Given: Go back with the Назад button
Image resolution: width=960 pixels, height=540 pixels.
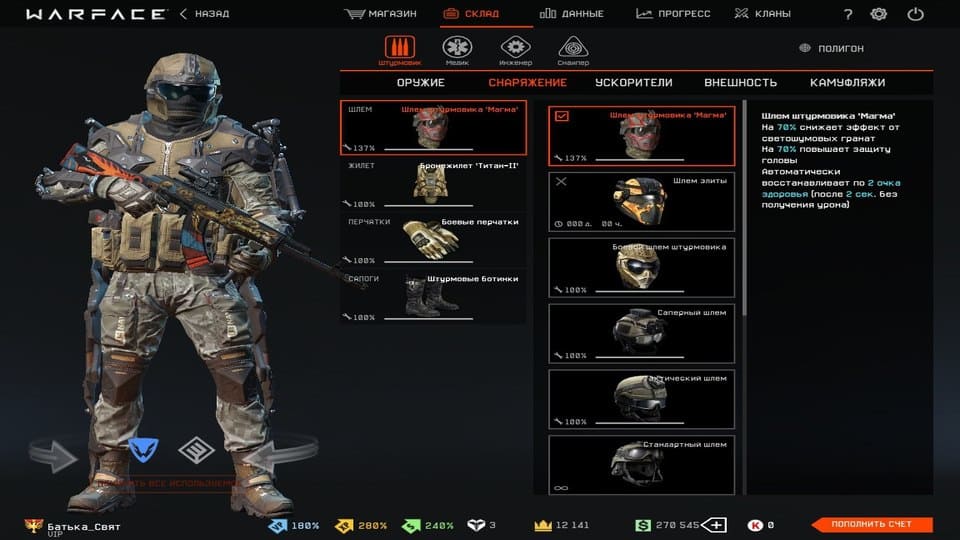Looking at the screenshot, I should coord(204,14).
